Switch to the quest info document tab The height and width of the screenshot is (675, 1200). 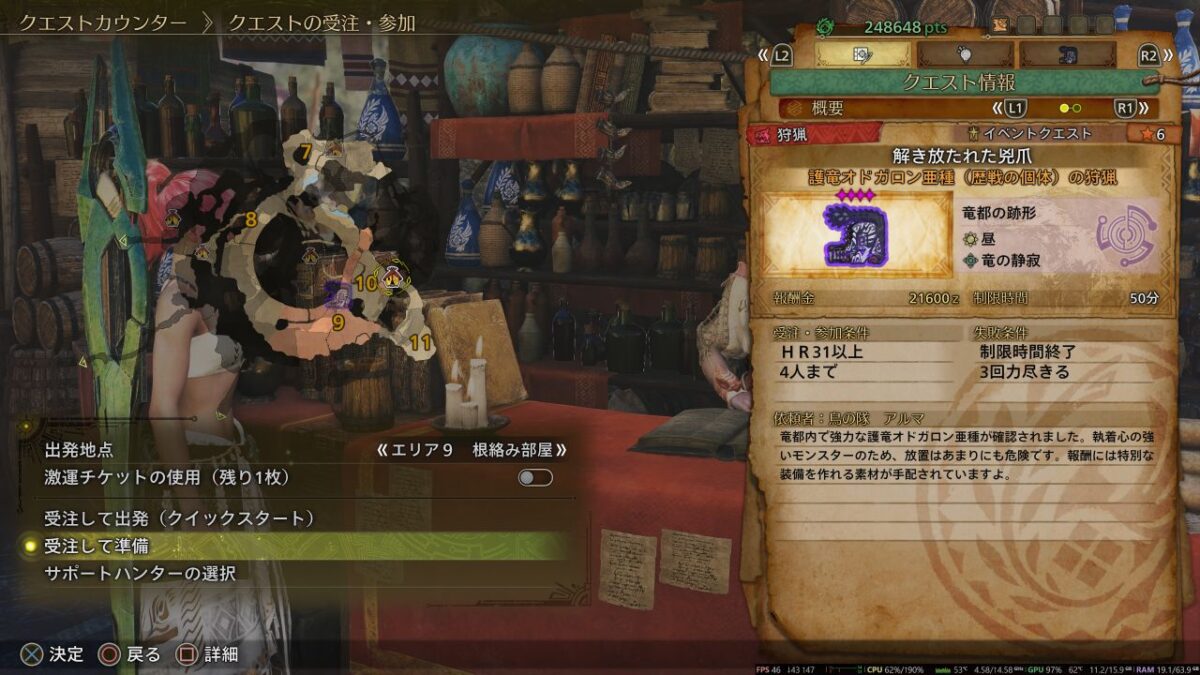863,54
